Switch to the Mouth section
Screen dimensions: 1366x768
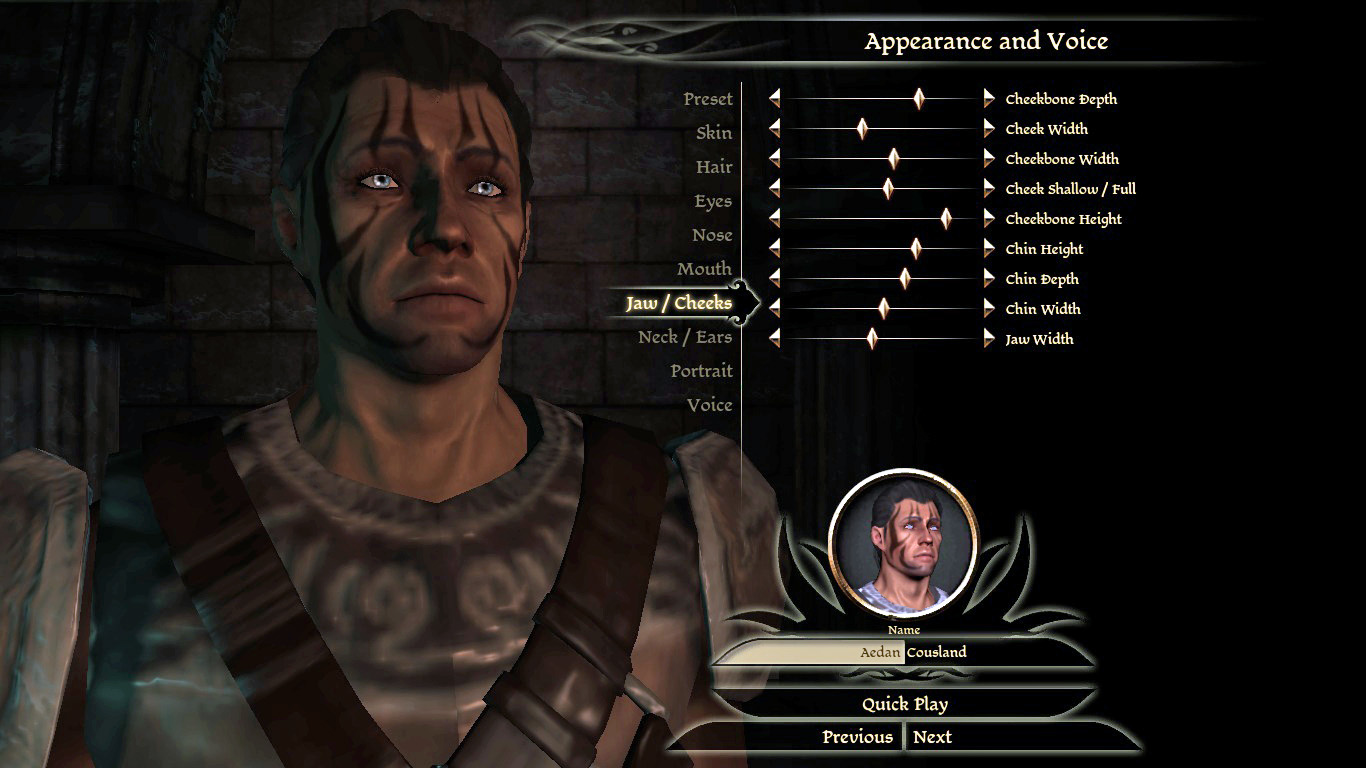tap(704, 269)
